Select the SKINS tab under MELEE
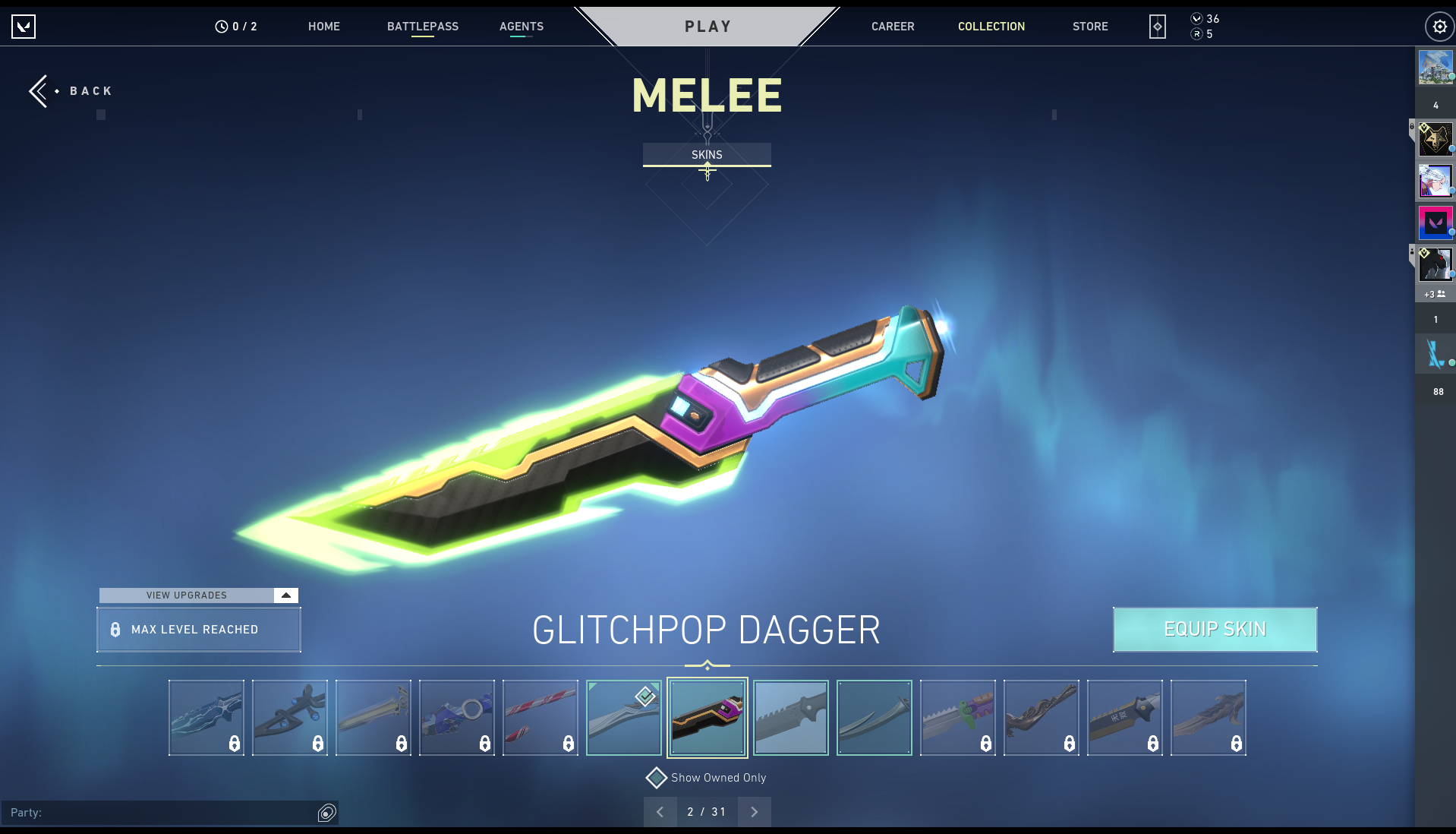The image size is (1456, 834). [x=707, y=154]
